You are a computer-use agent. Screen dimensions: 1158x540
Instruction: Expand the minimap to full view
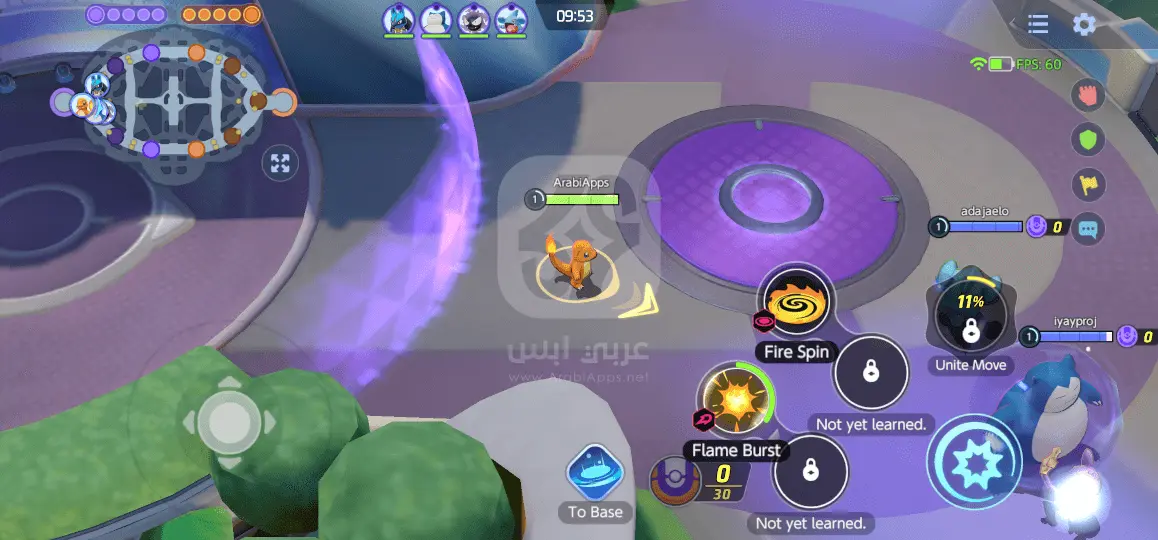(x=280, y=164)
